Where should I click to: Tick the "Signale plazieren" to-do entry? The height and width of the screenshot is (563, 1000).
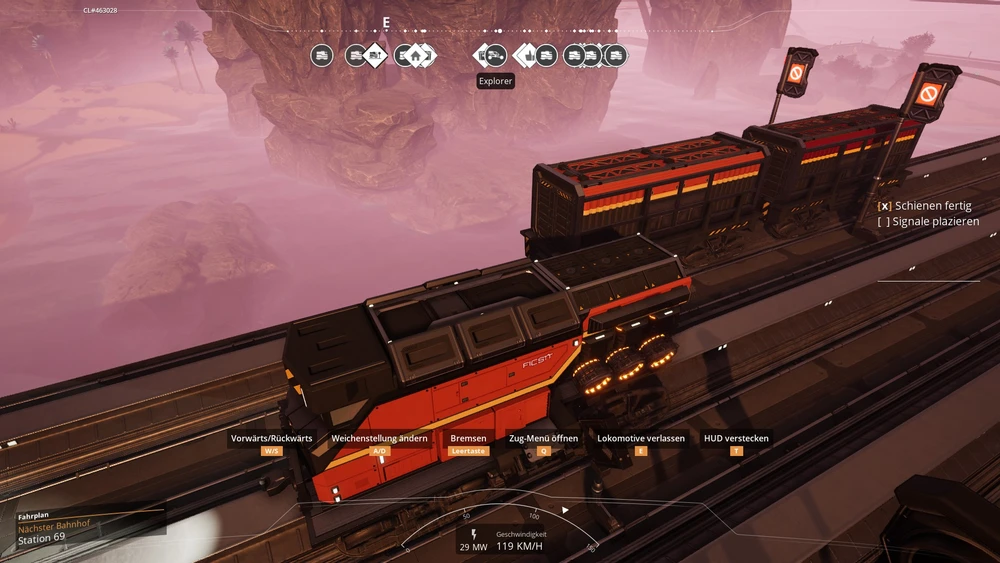pos(884,221)
